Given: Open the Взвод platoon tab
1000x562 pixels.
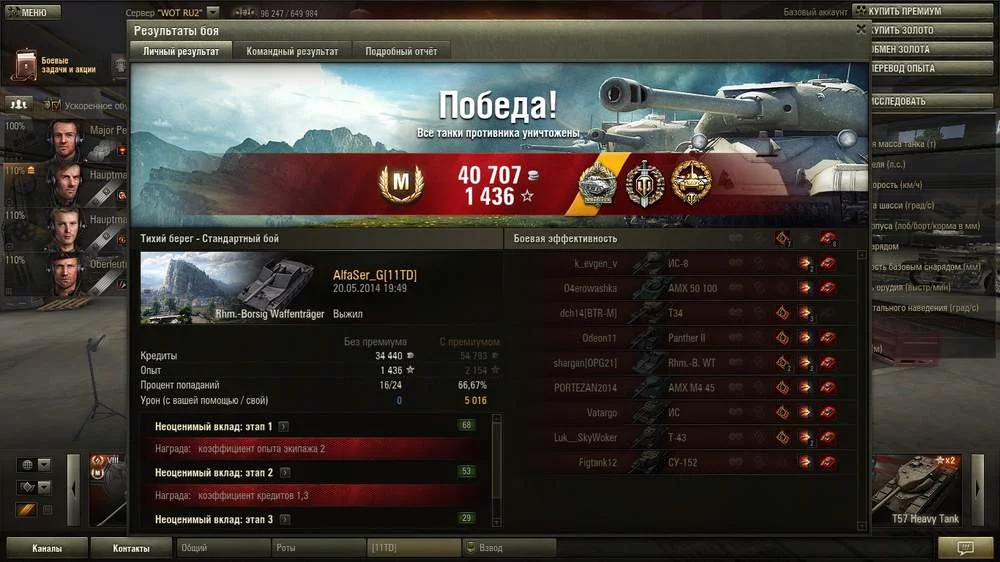Looking at the screenshot, I should tap(509, 548).
